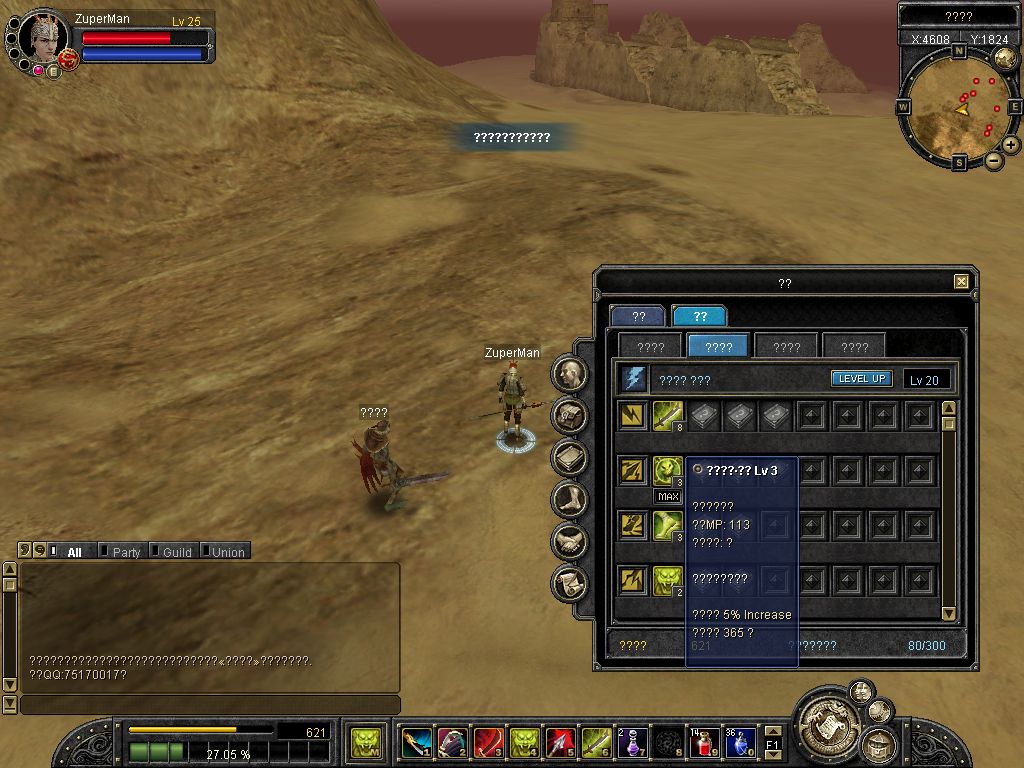Open the character face side button
Image resolution: width=1024 pixels, height=768 pixels.
[x=570, y=374]
